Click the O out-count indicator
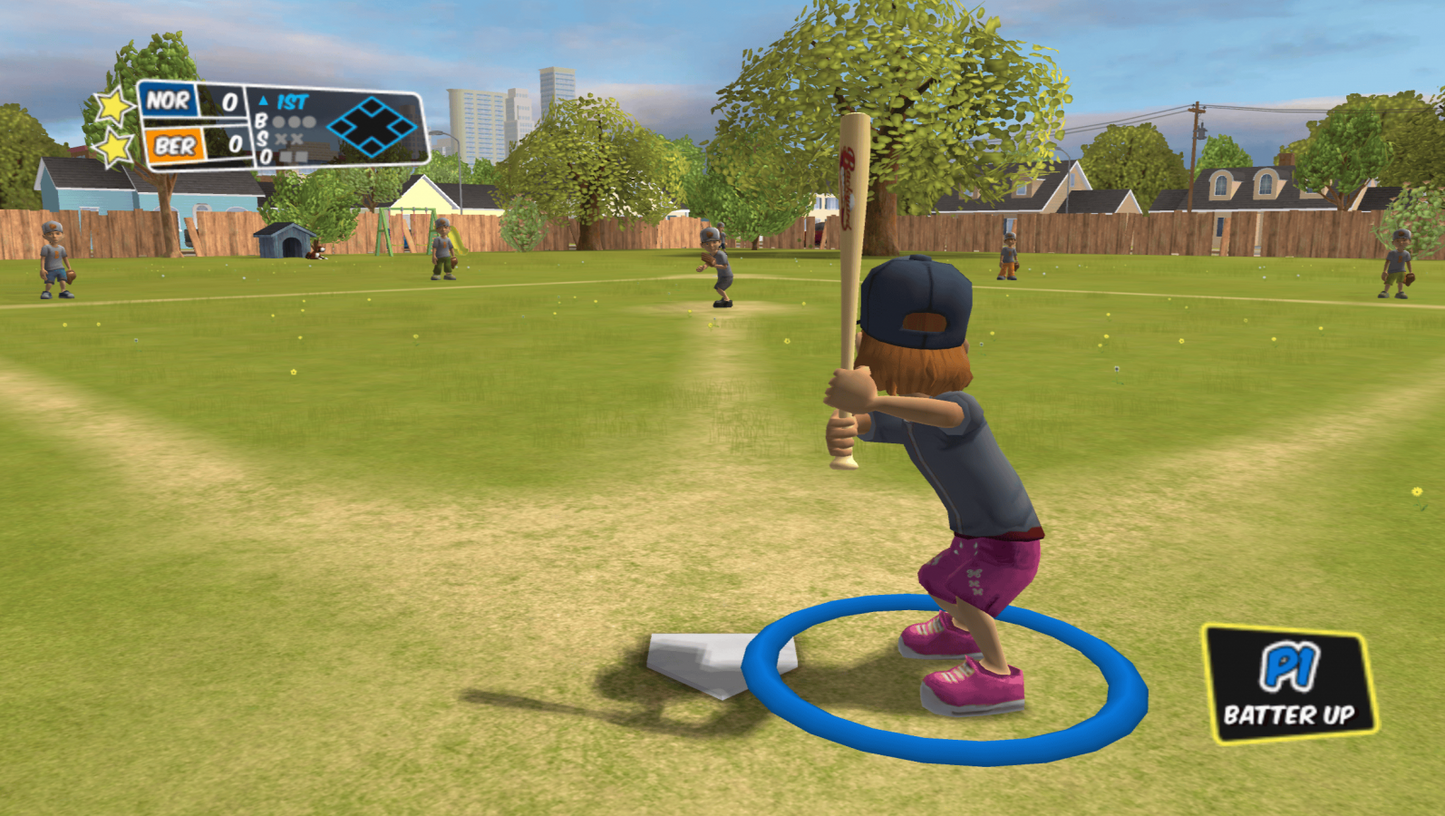 click(266, 157)
